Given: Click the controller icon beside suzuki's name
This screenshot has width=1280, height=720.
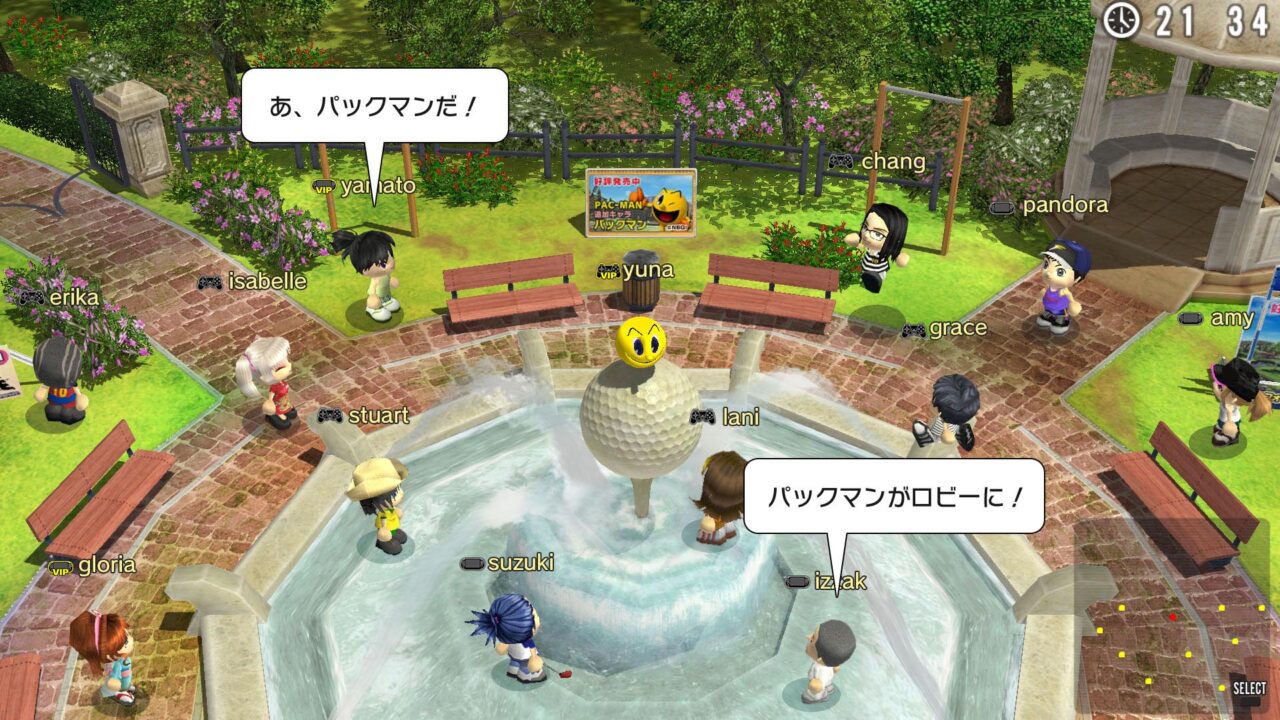Looking at the screenshot, I should [472, 564].
